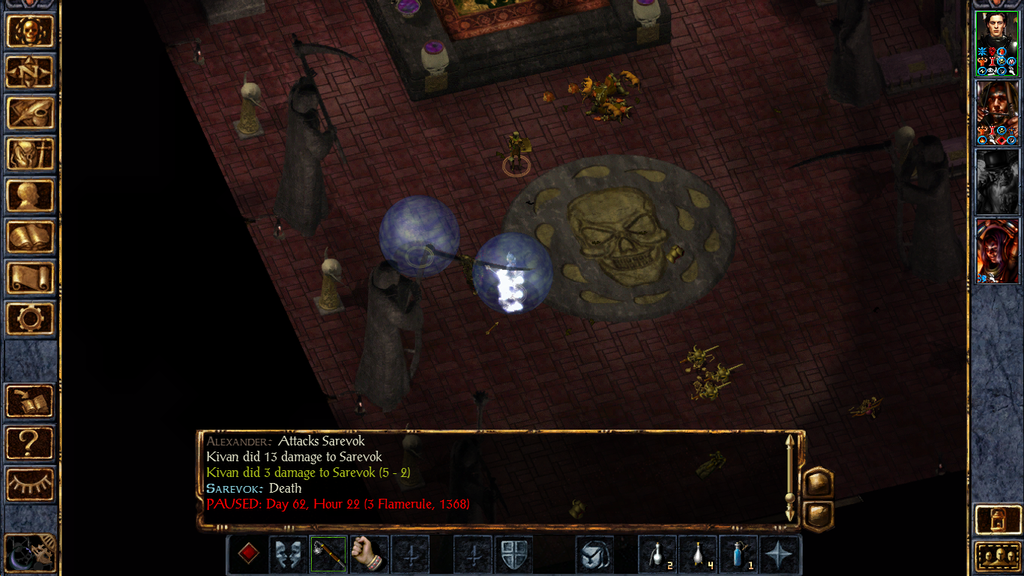This screenshot has width=1024, height=576.
Task: Select the greyed-out third party portrait
Action: tap(996, 182)
